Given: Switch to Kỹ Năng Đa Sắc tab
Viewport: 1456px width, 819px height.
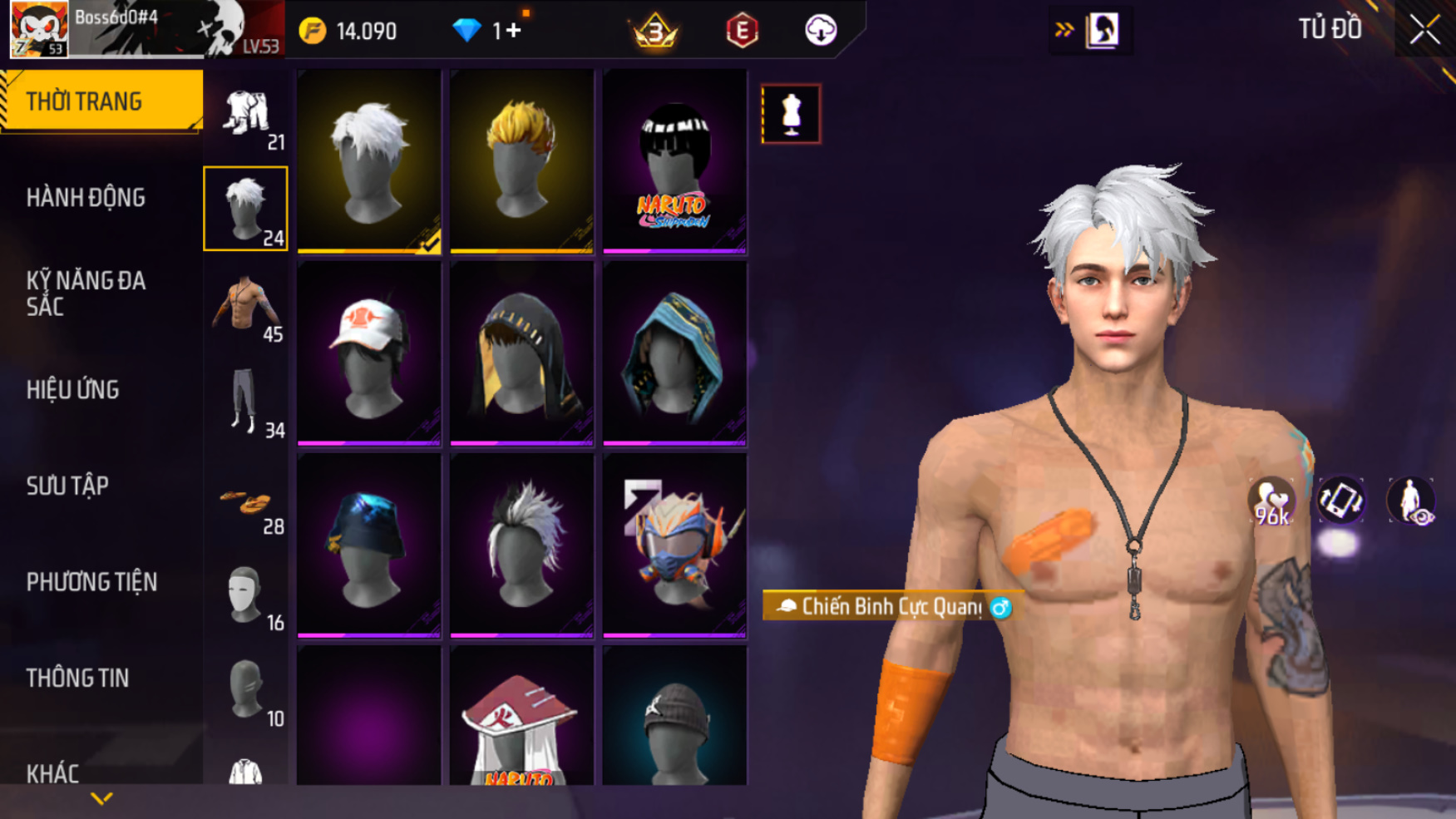Looking at the screenshot, I should [x=86, y=294].
